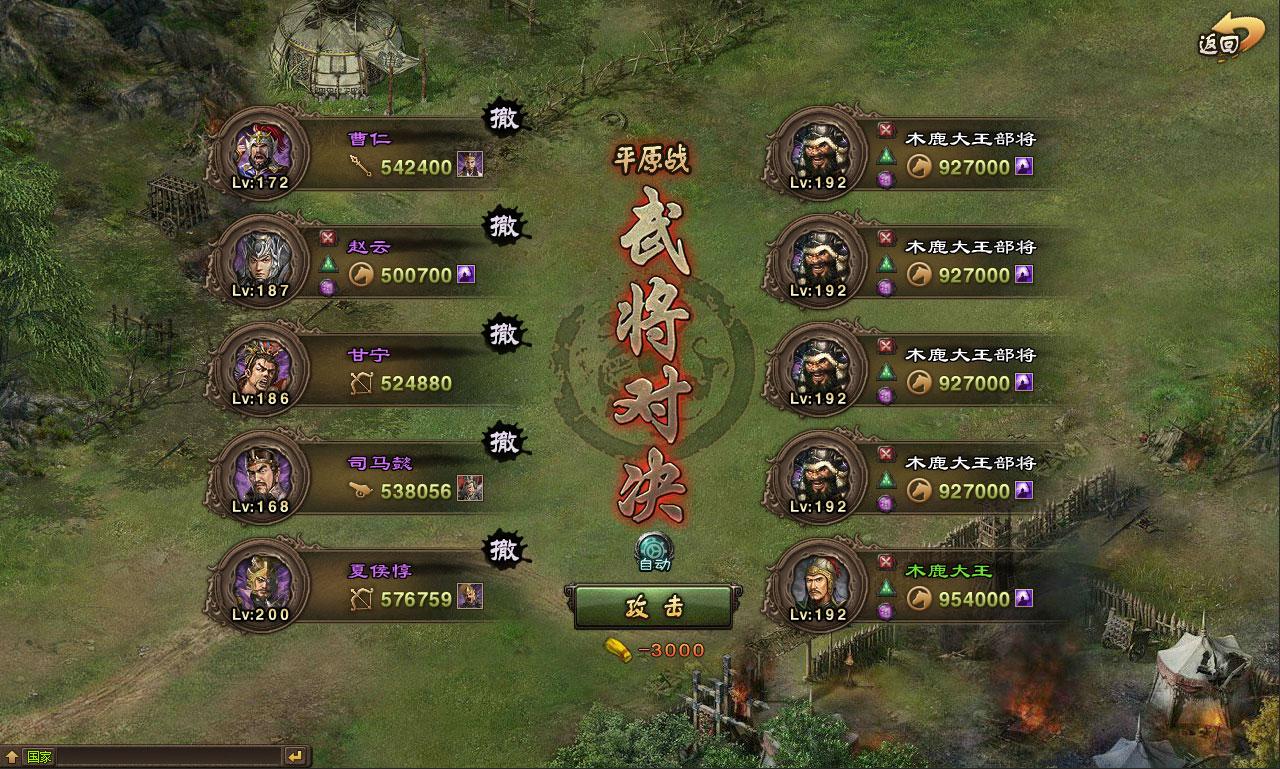
Task: Withdraw 曹仁 with his 撤 button
Action: point(504,118)
